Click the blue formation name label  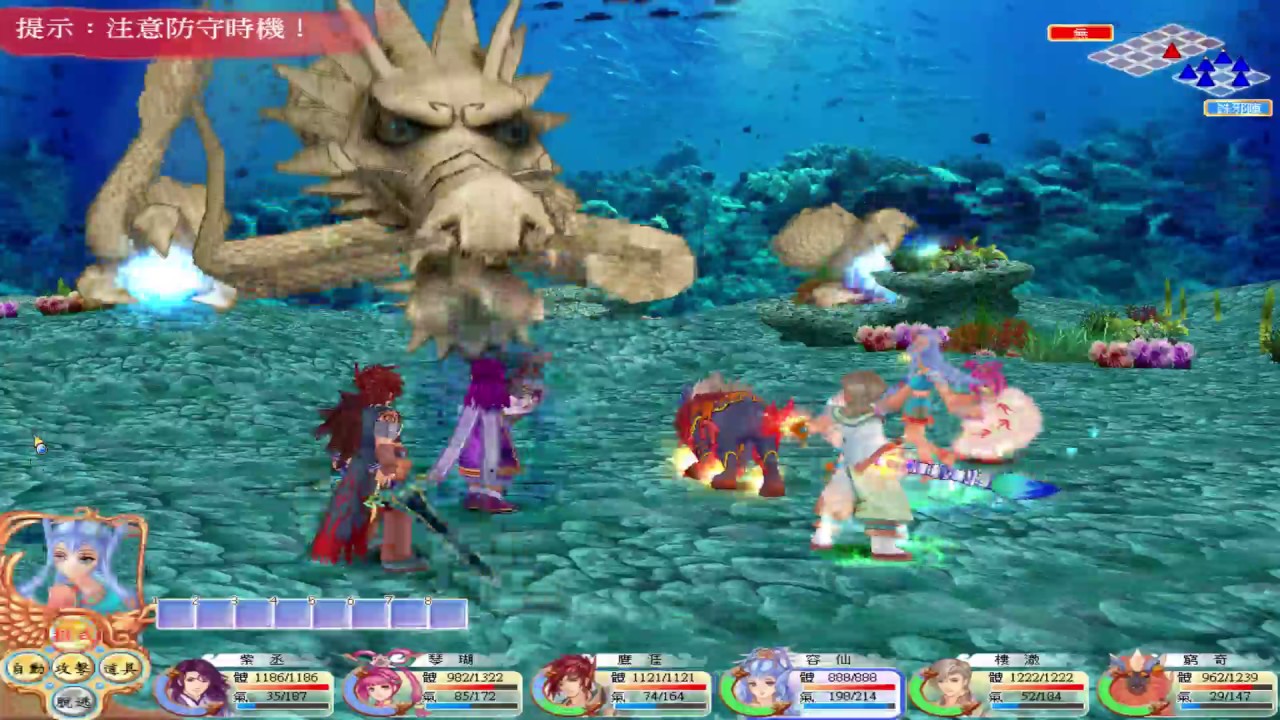coord(1238,108)
